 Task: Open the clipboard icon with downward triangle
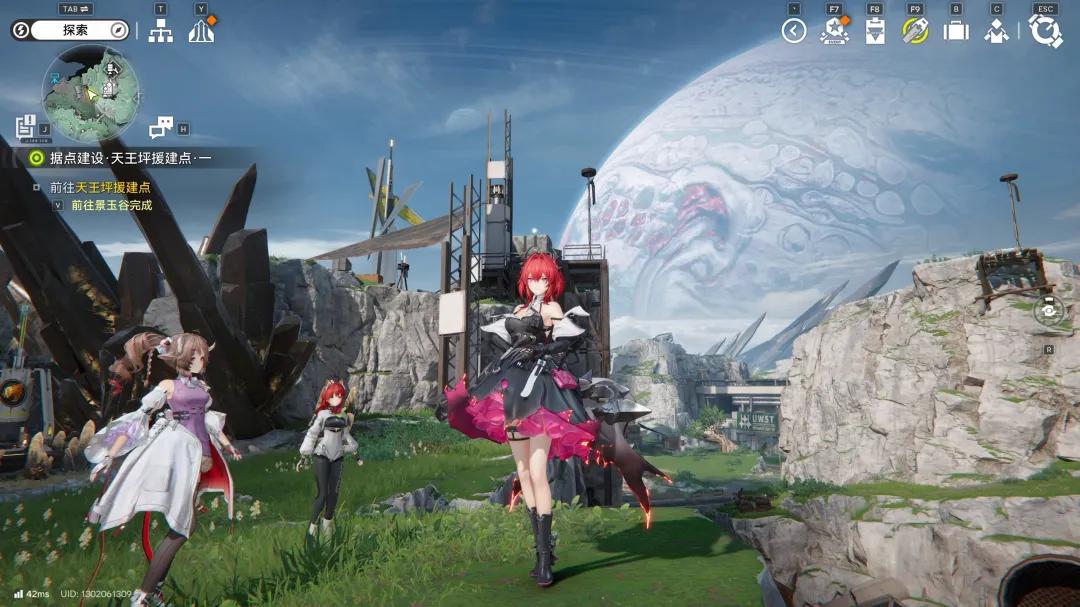[875, 31]
